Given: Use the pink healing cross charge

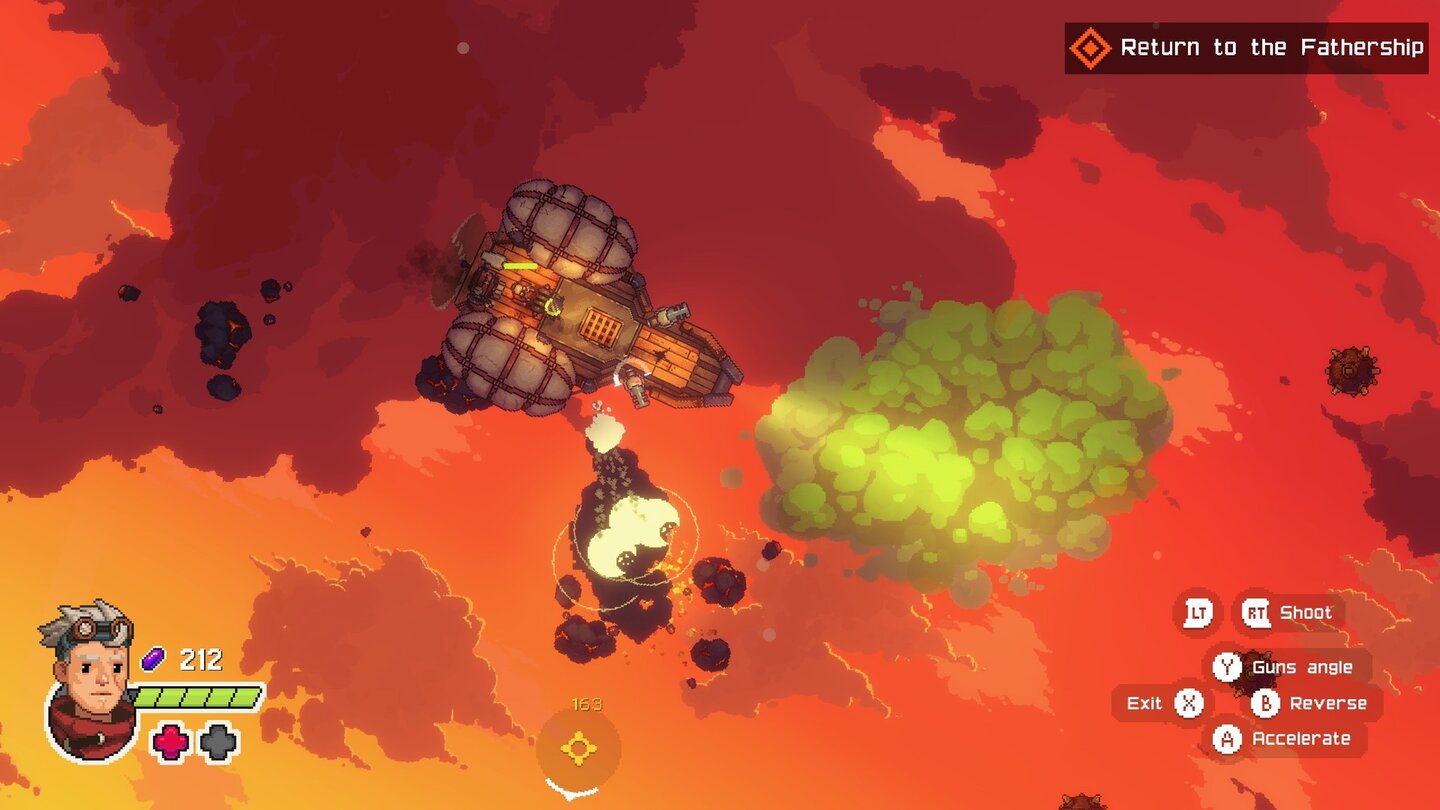Looking at the screenshot, I should (x=170, y=742).
